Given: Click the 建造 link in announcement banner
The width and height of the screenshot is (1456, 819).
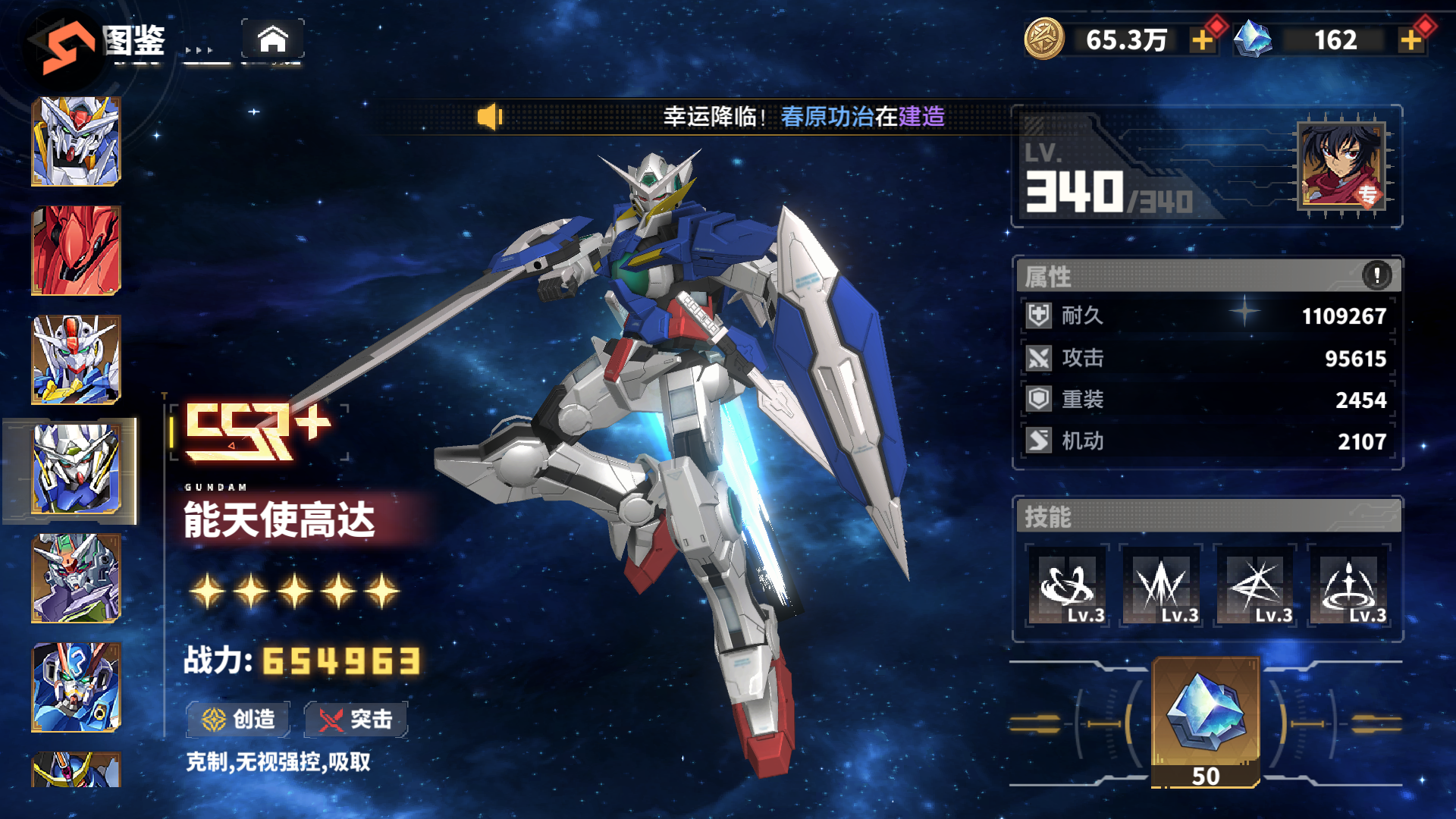Looking at the screenshot, I should tap(921, 117).
